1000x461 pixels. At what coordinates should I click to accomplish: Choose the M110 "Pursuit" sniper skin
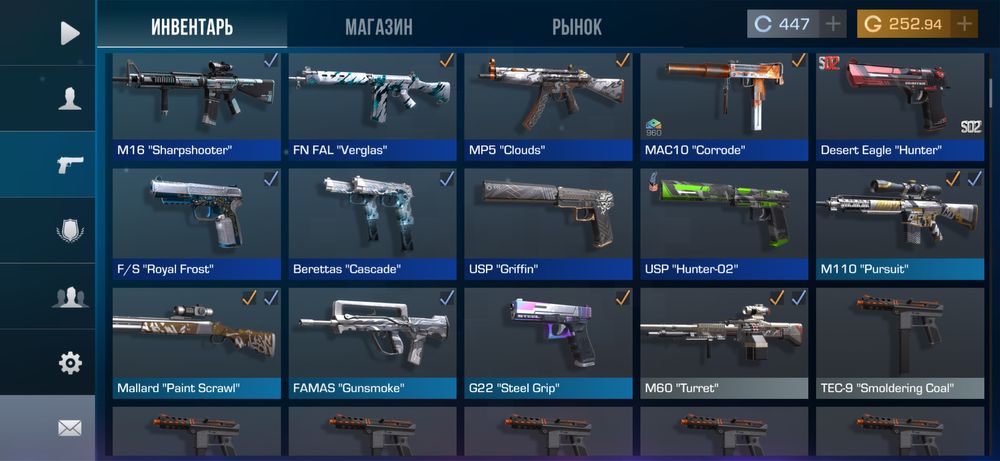click(900, 223)
